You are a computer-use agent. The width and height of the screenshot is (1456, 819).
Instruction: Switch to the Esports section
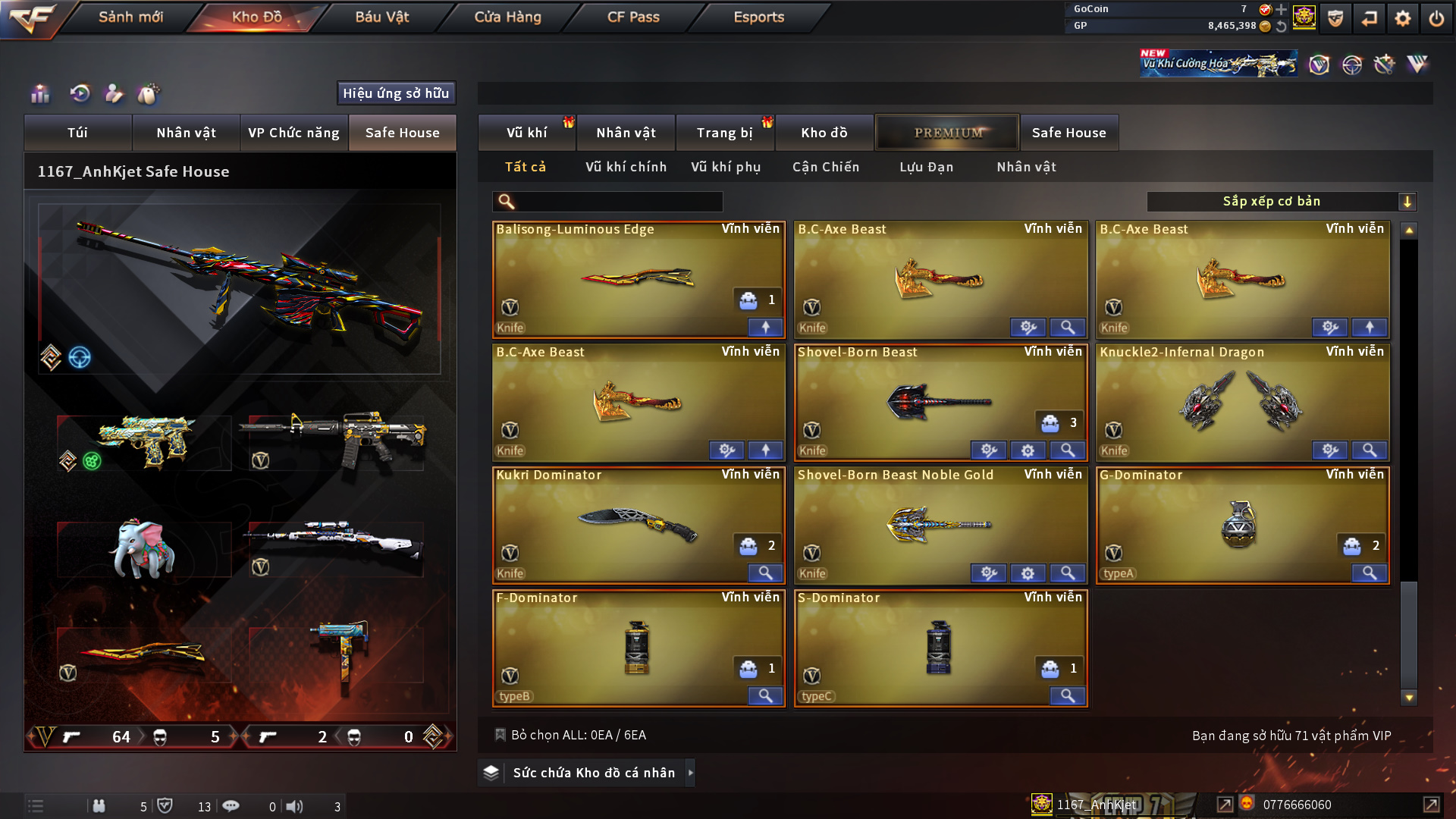click(x=758, y=17)
